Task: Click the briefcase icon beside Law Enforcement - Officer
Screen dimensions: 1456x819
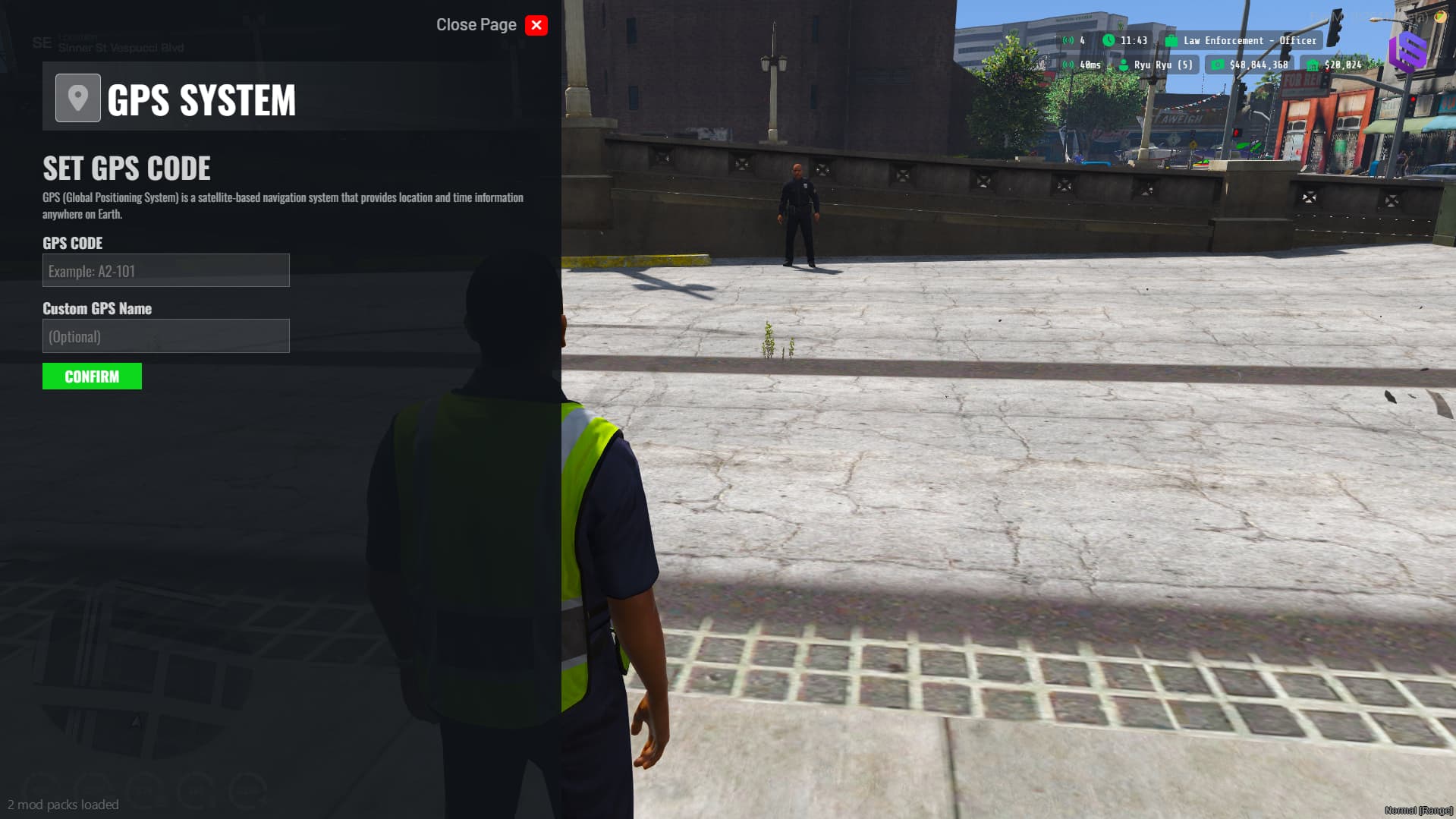Action: click(x=1172, y=40)
